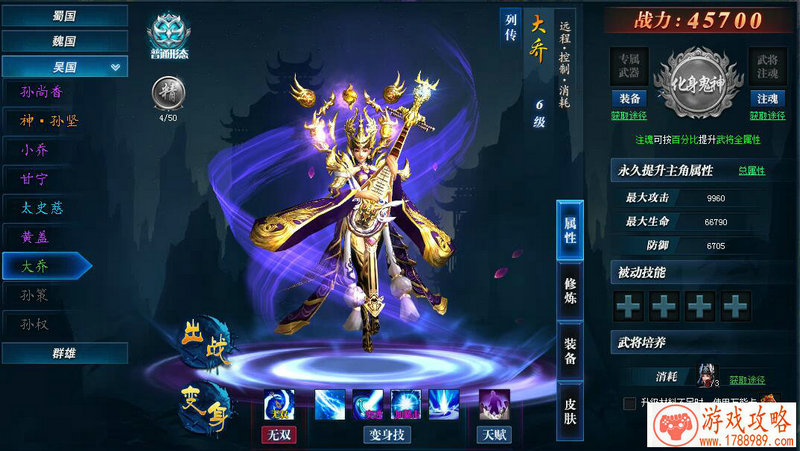
Task: Open the 群雄 faction list
Action: 64,353
